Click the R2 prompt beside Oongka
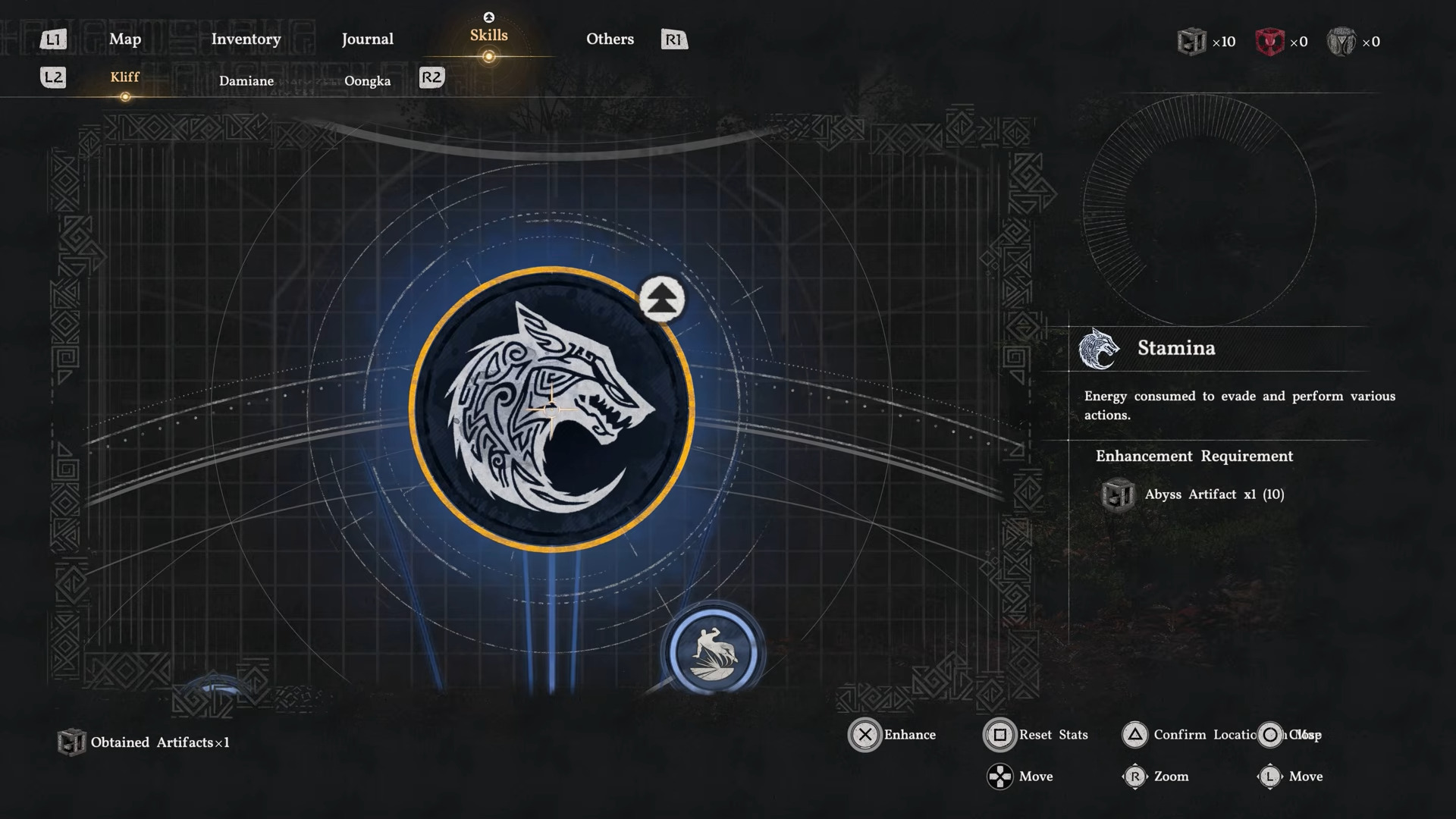Image resolution: width=1456 pixels, height=819 pixels. (x=433, y=77)
